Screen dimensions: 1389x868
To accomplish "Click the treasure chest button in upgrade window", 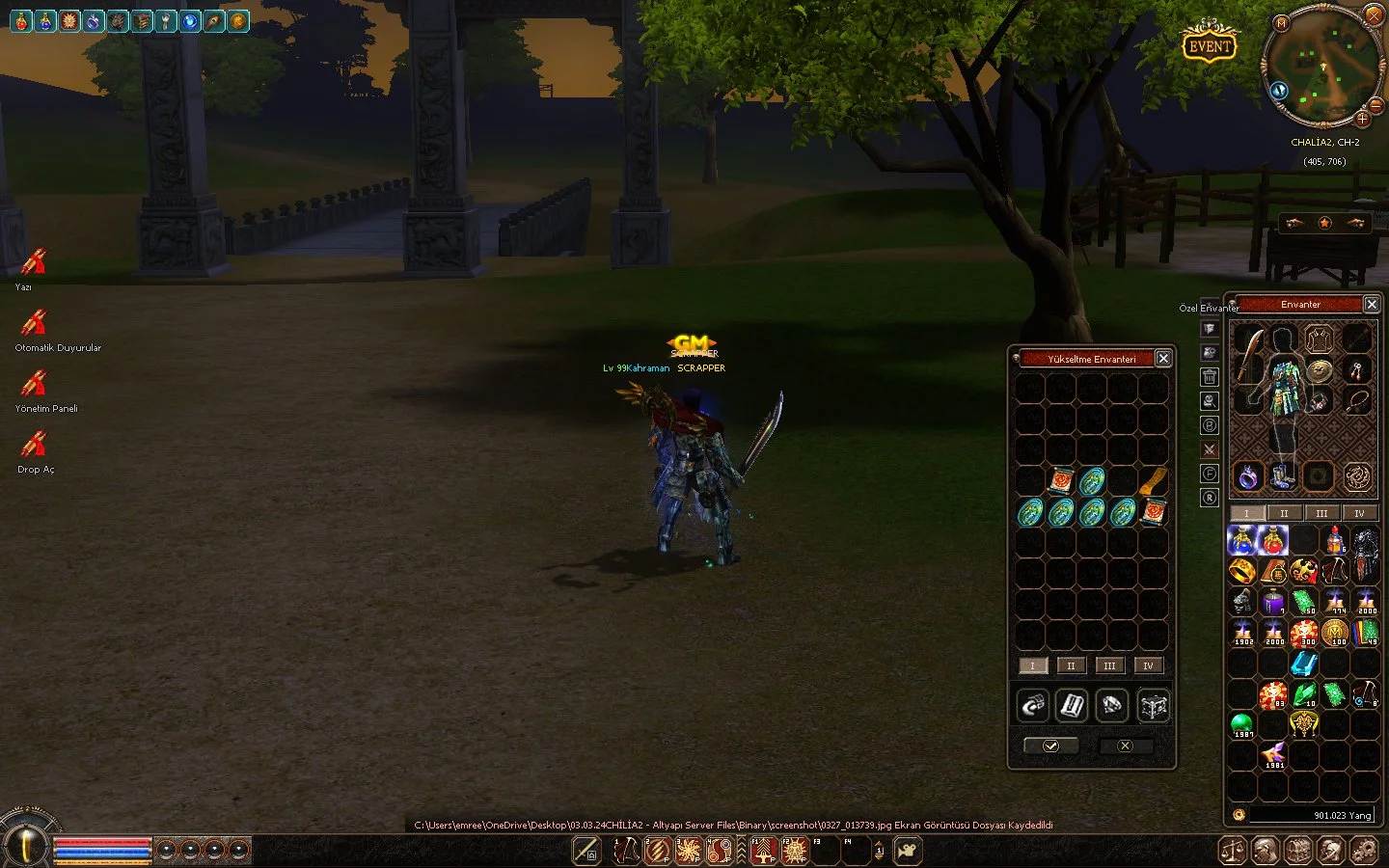I will click(x=1154, y=706).
